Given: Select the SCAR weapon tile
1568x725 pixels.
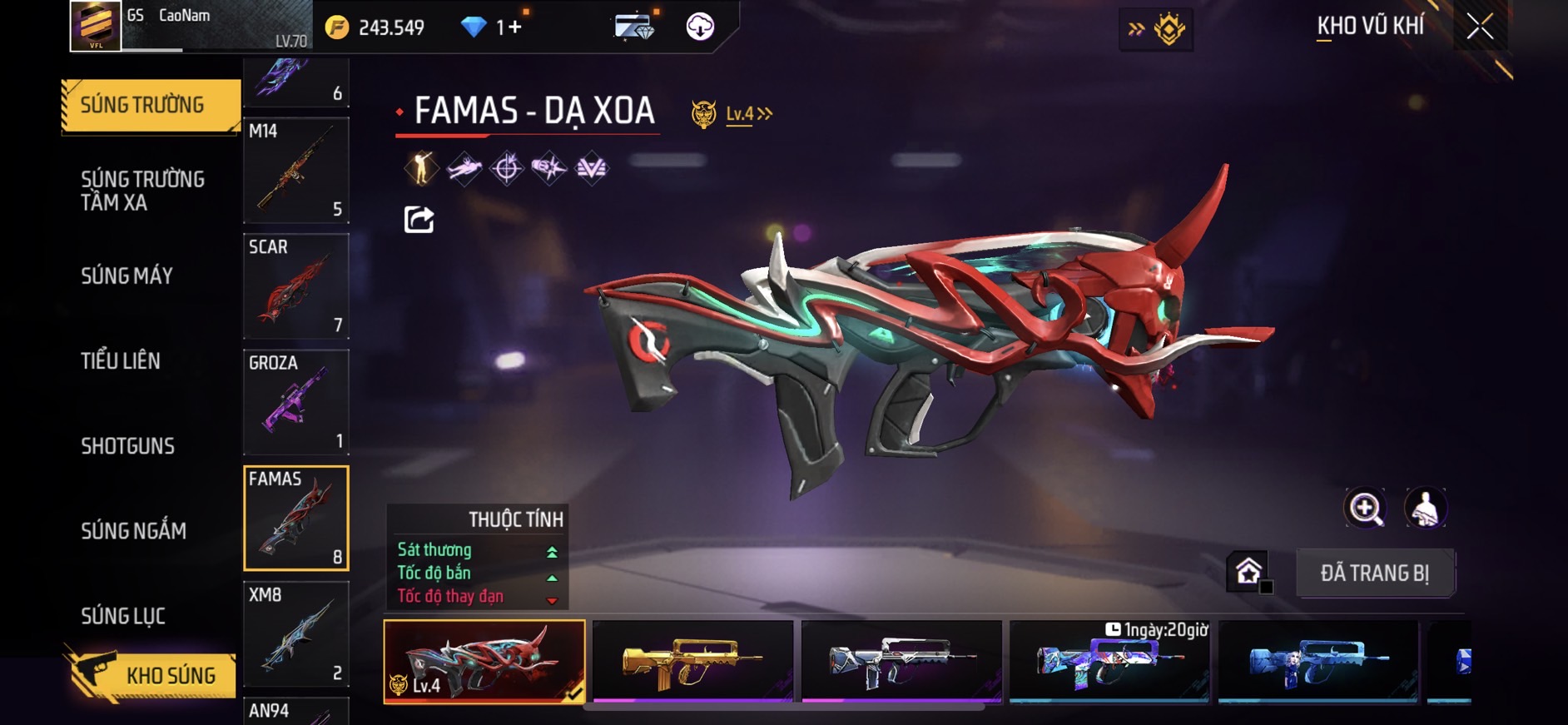Looking at the screenshot, I should 296,286.
